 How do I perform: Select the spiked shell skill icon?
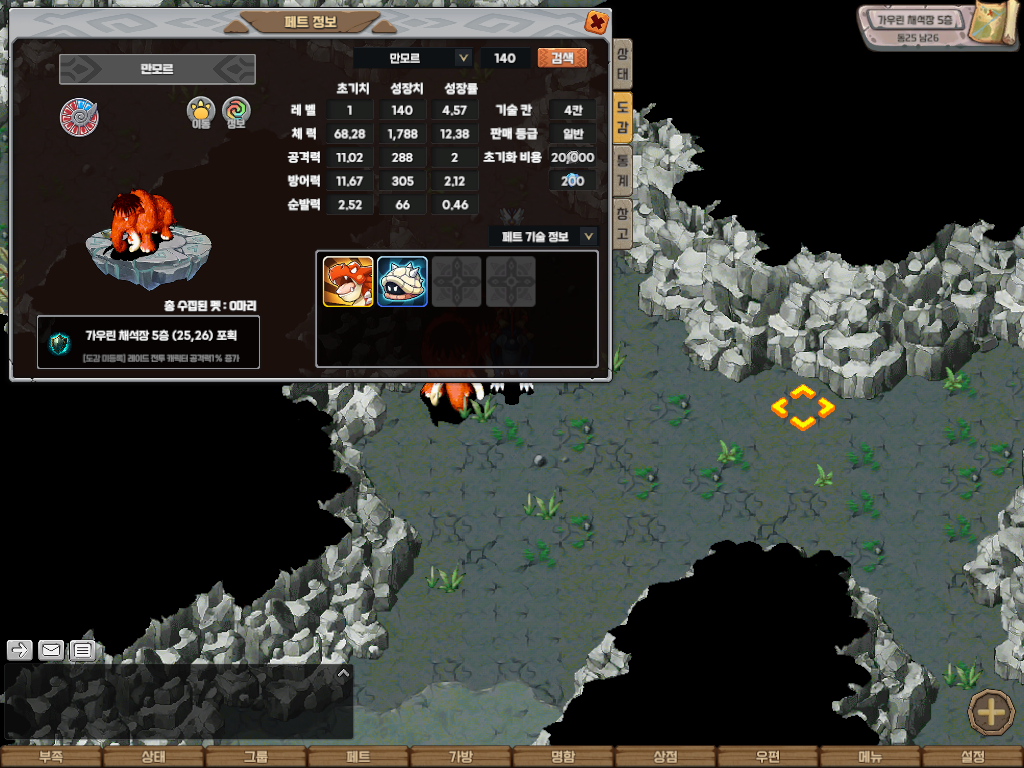402,282
